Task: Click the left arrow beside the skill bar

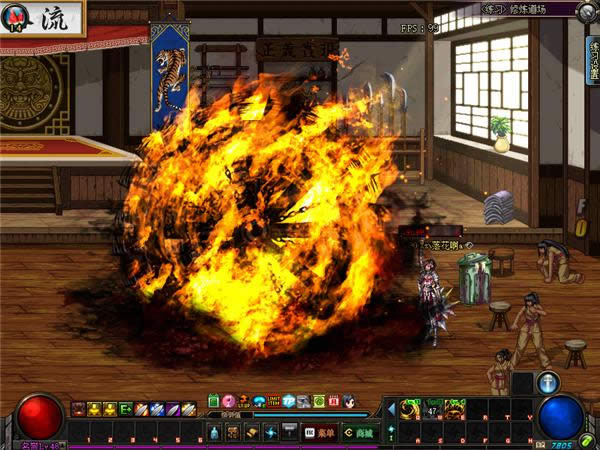Action: [389, 408]
